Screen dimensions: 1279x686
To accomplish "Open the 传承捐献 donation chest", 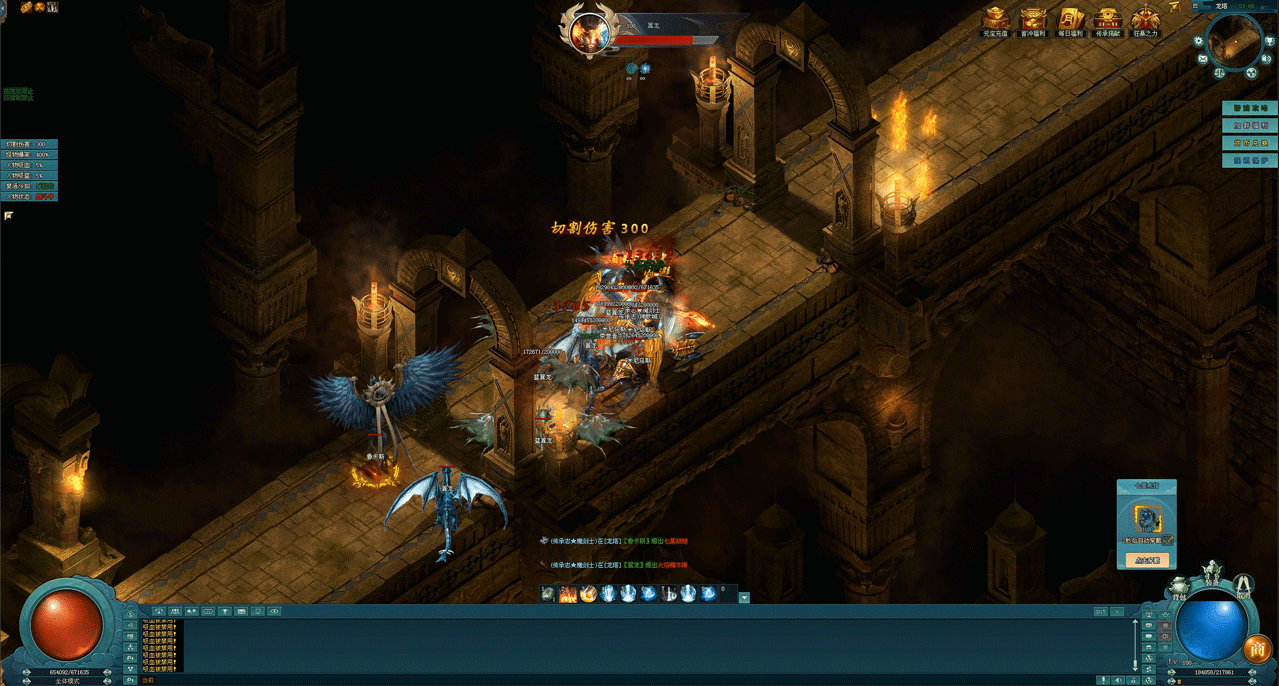I will 1107,20.
